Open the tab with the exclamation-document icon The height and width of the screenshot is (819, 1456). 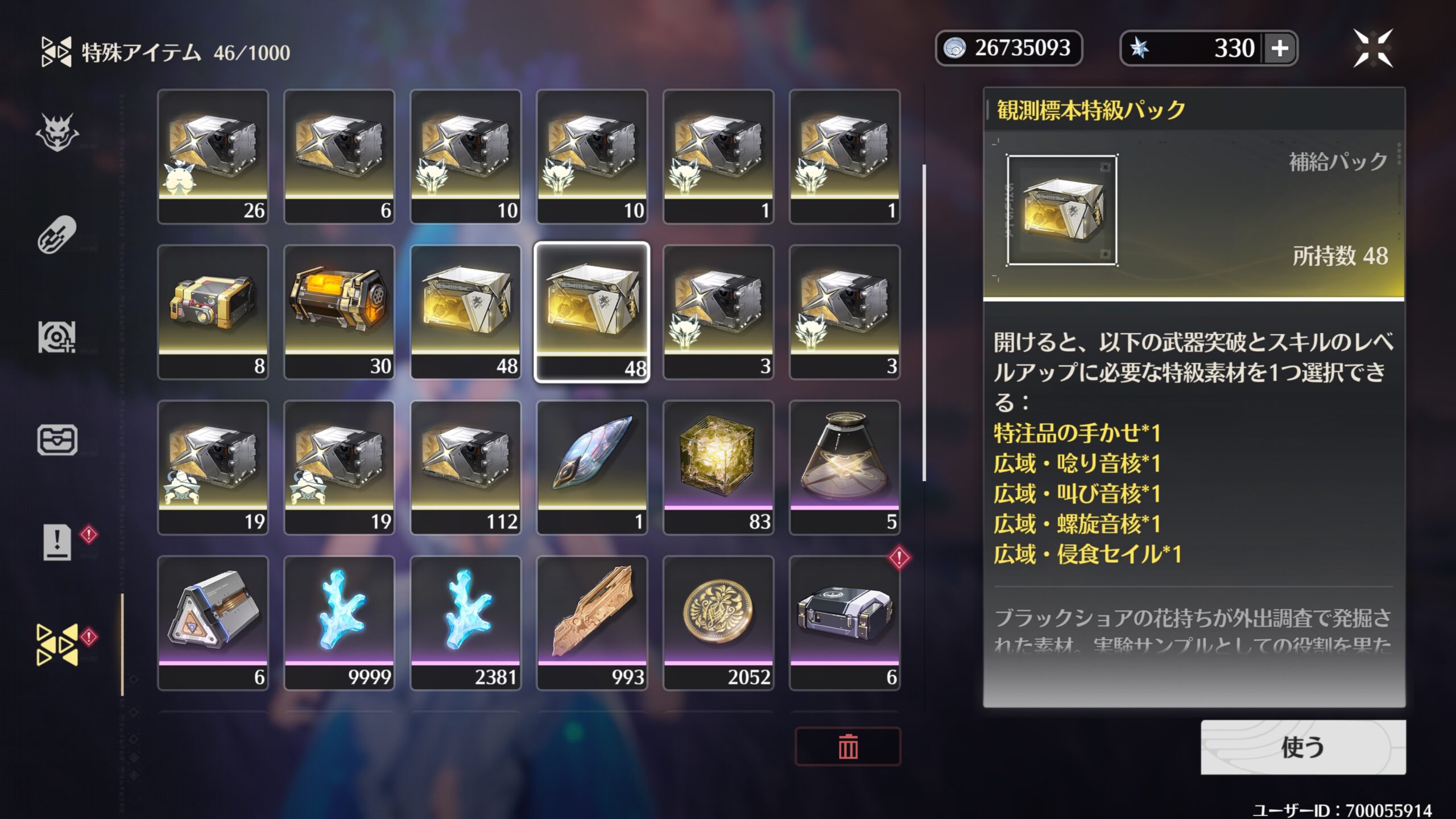[x=57, y=541]
